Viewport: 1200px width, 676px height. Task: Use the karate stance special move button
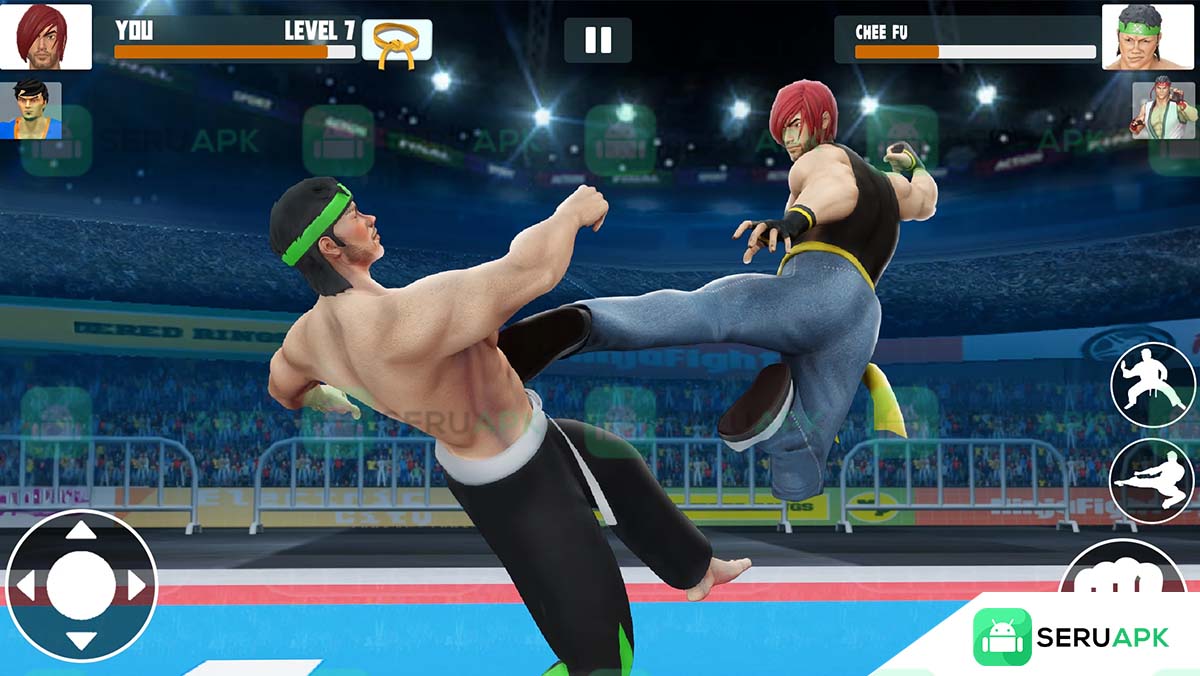point(1153,384)
